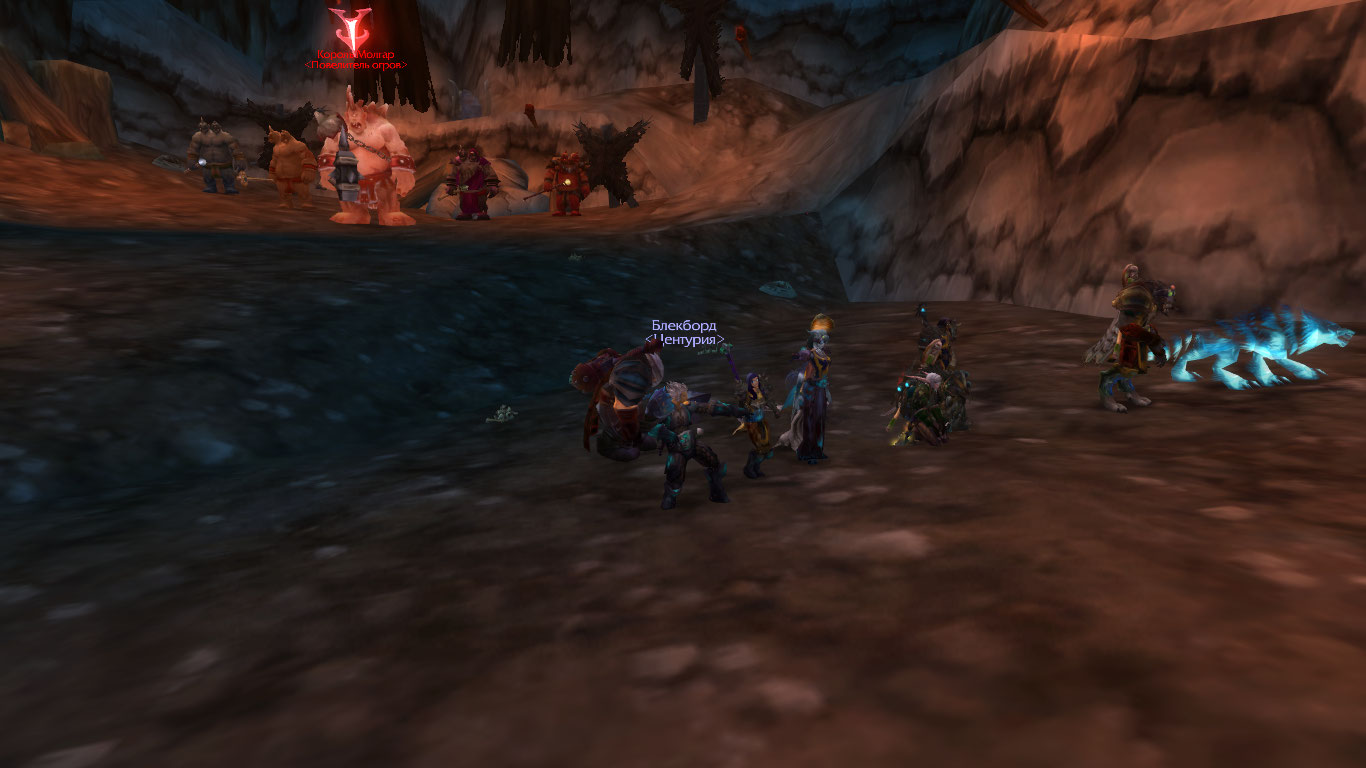This screenshot has height=768, width=1366.
Task: Target the Король Молгар boss name label
Action: pyautogui.click(x=356, y=54)
